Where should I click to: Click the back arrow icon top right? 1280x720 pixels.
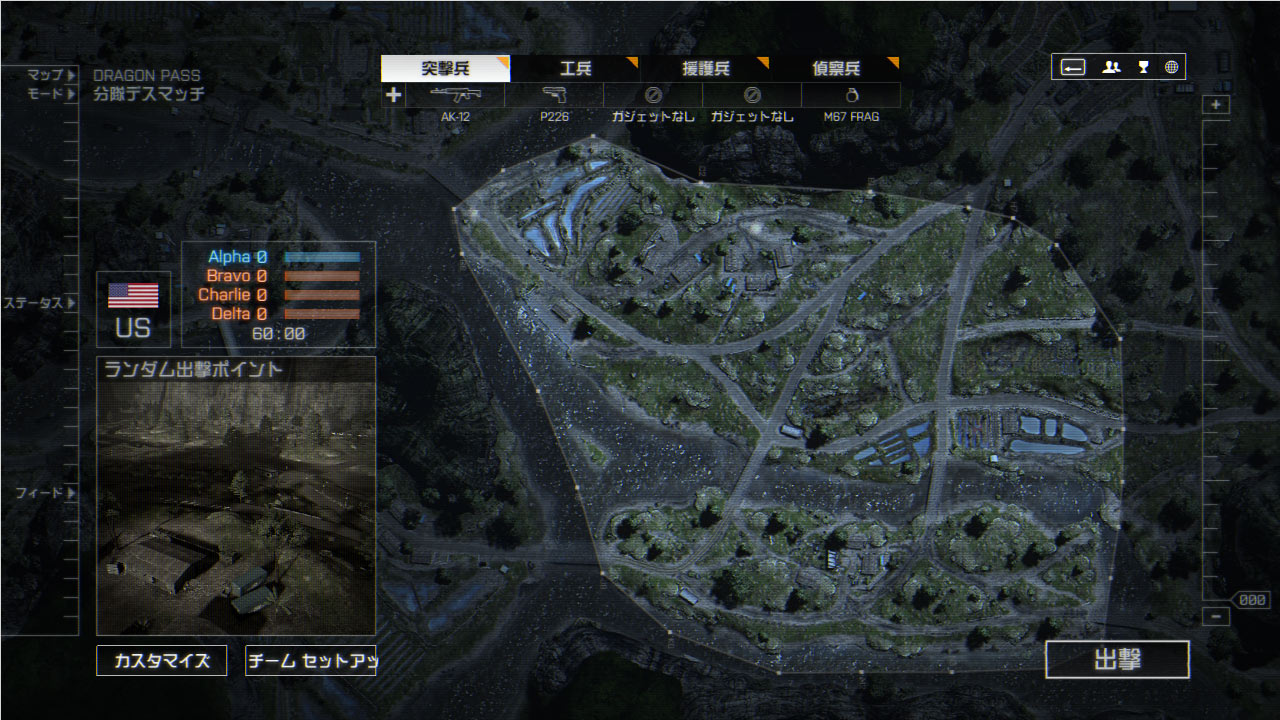(x=1073, y=67)
